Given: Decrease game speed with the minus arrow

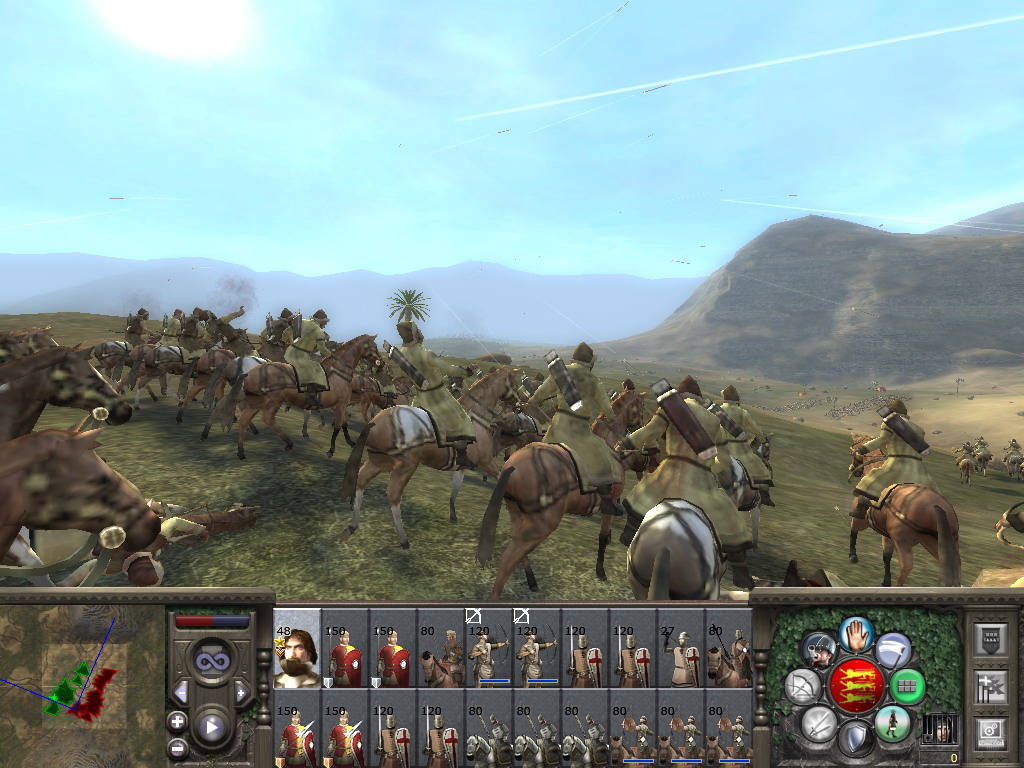Looking at the screenshot, I should 181,692.
